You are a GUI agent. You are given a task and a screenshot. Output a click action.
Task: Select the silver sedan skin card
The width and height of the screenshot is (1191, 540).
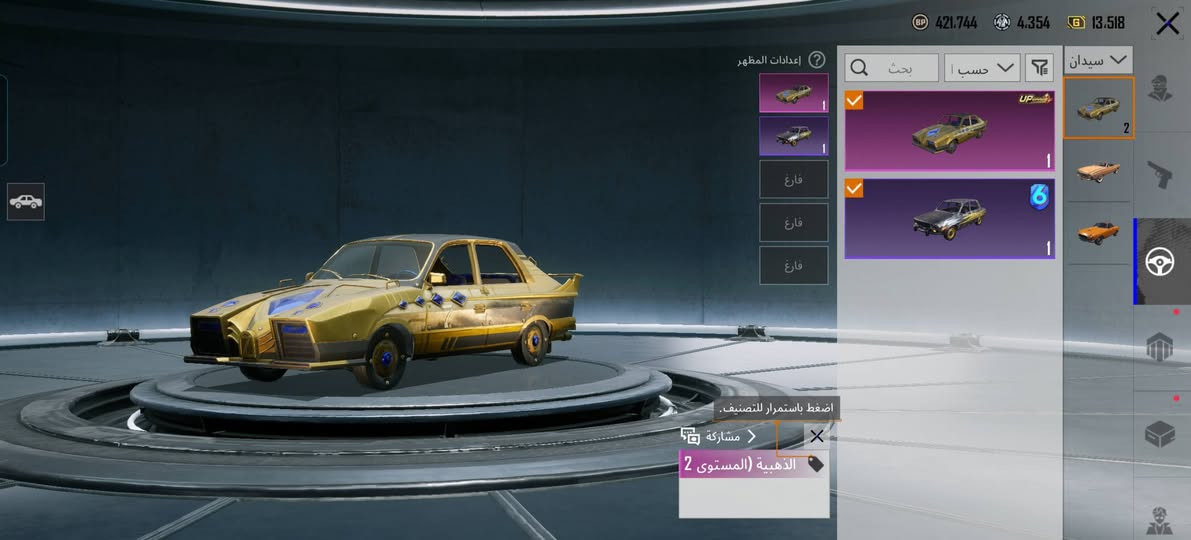coord(949,219)
